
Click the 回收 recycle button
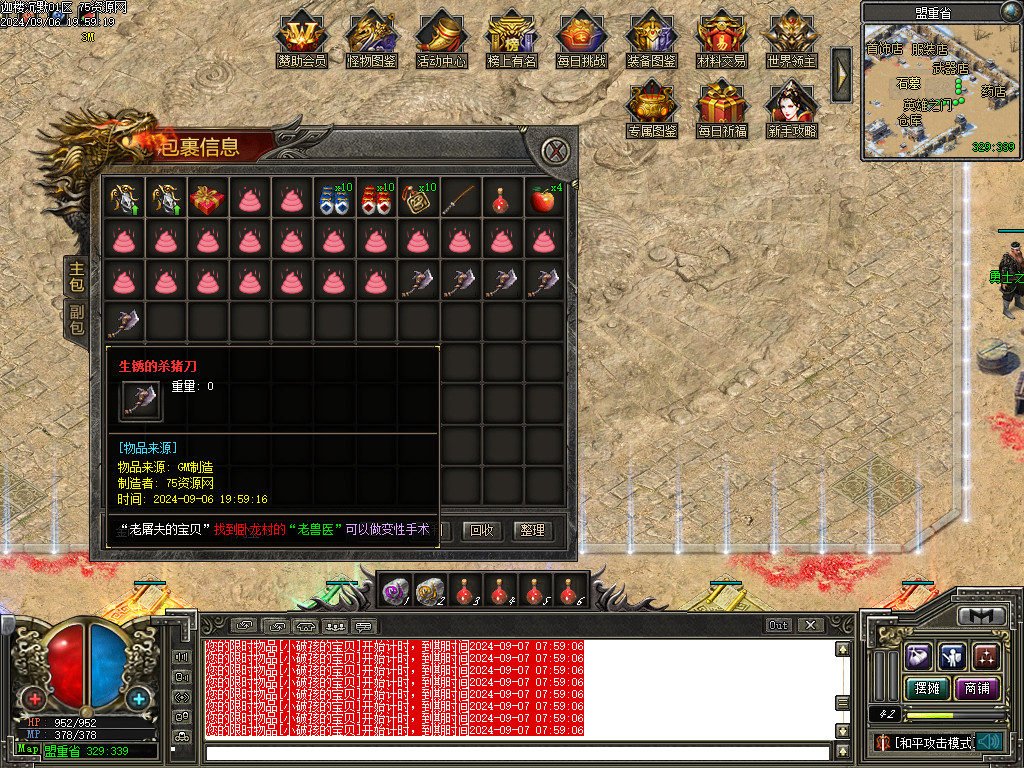click(x=483, y=530)
